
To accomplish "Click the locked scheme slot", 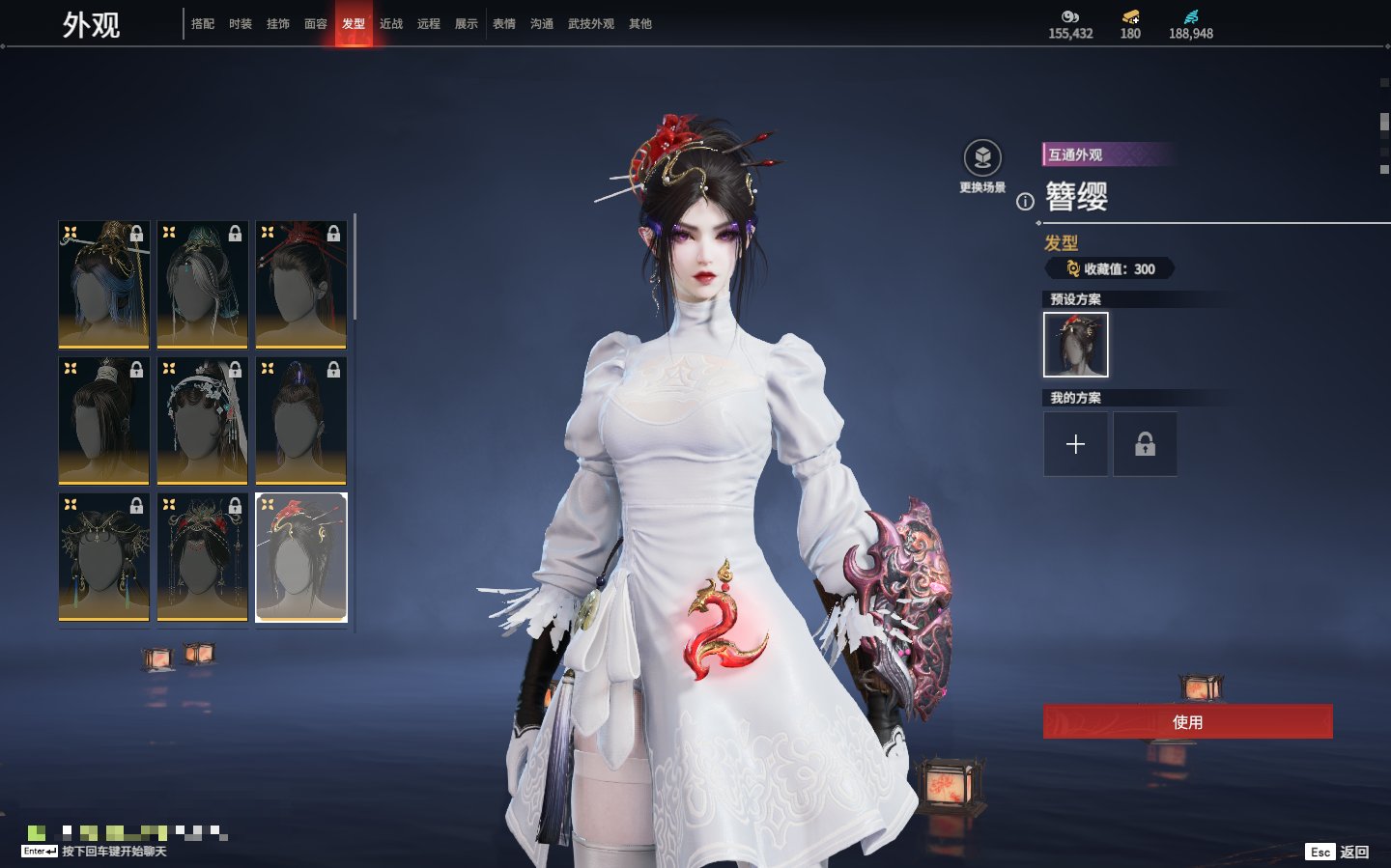I will point(1145,444).
